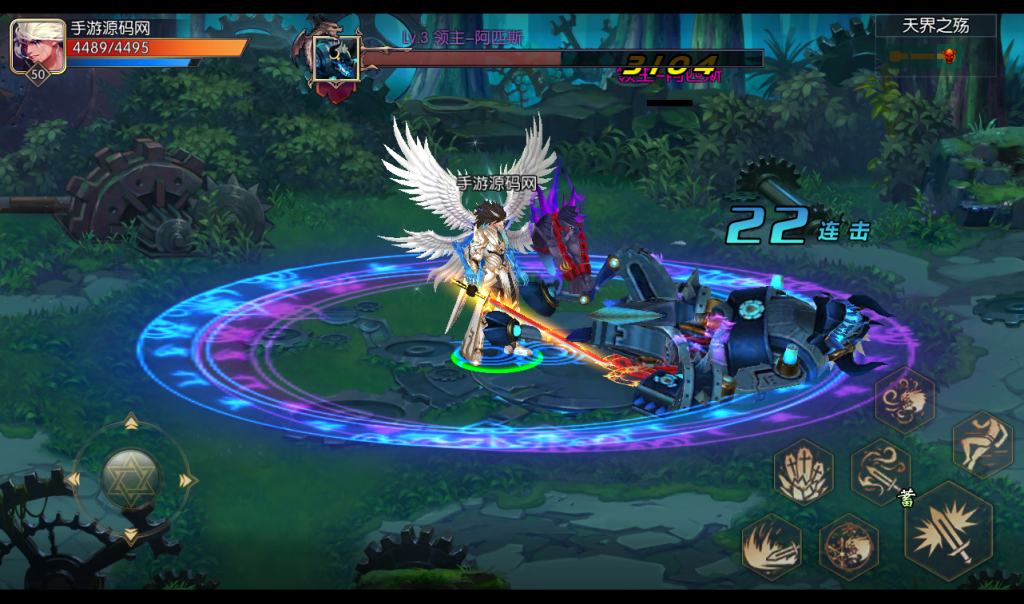Screen dimensions: 1024x604
Task: Tap the joystick's up arrow
Action: click(131, 423)
